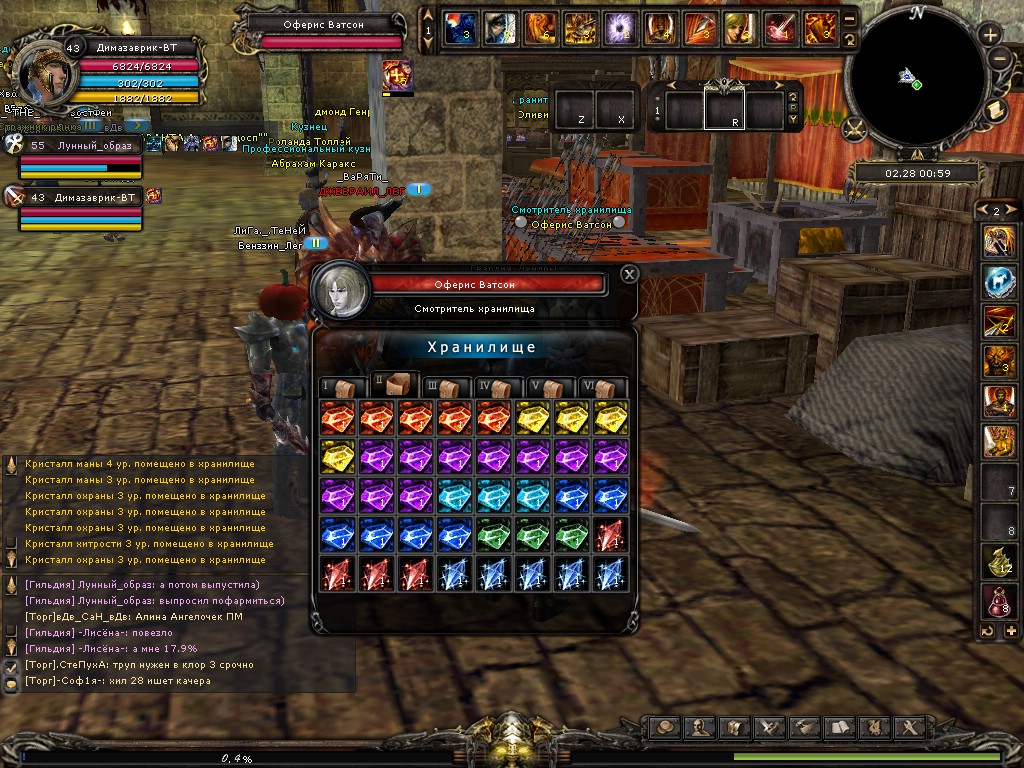
Task: Select the first green crystal in storage
Action: [493, 535]
